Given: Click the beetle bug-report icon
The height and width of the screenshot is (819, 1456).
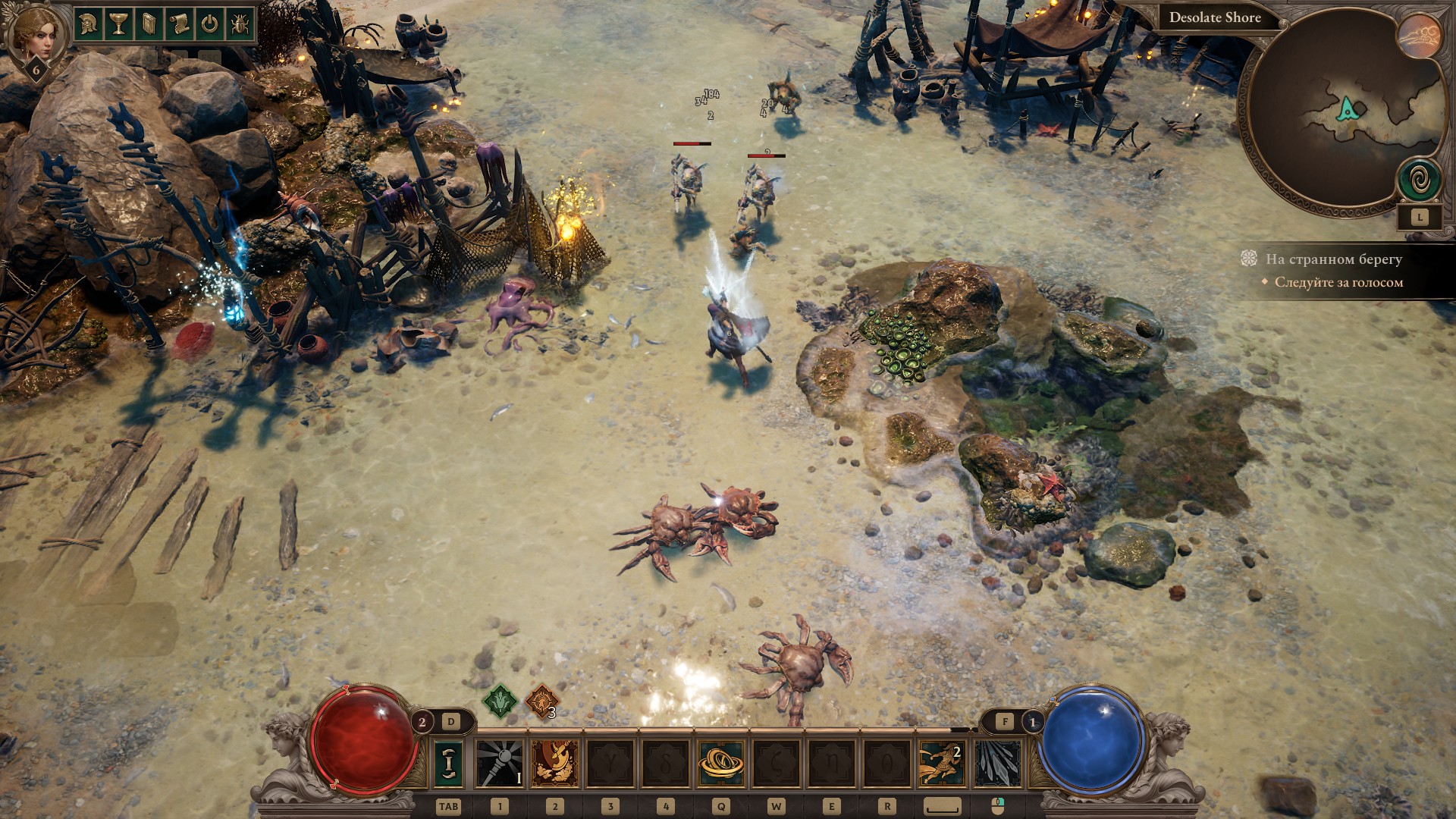Looking at the screenshot, I should [240, 24].
